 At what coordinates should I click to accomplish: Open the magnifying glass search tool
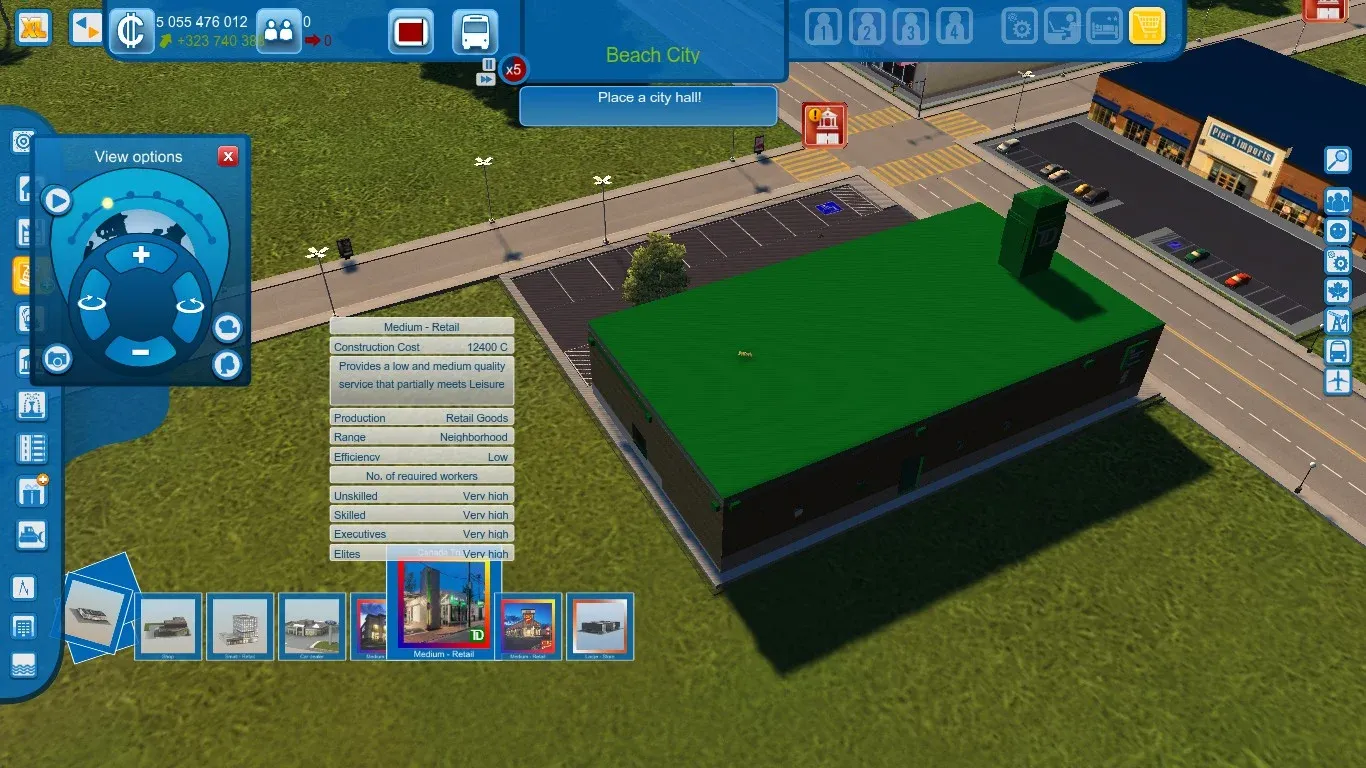[x=1337, y=159]
